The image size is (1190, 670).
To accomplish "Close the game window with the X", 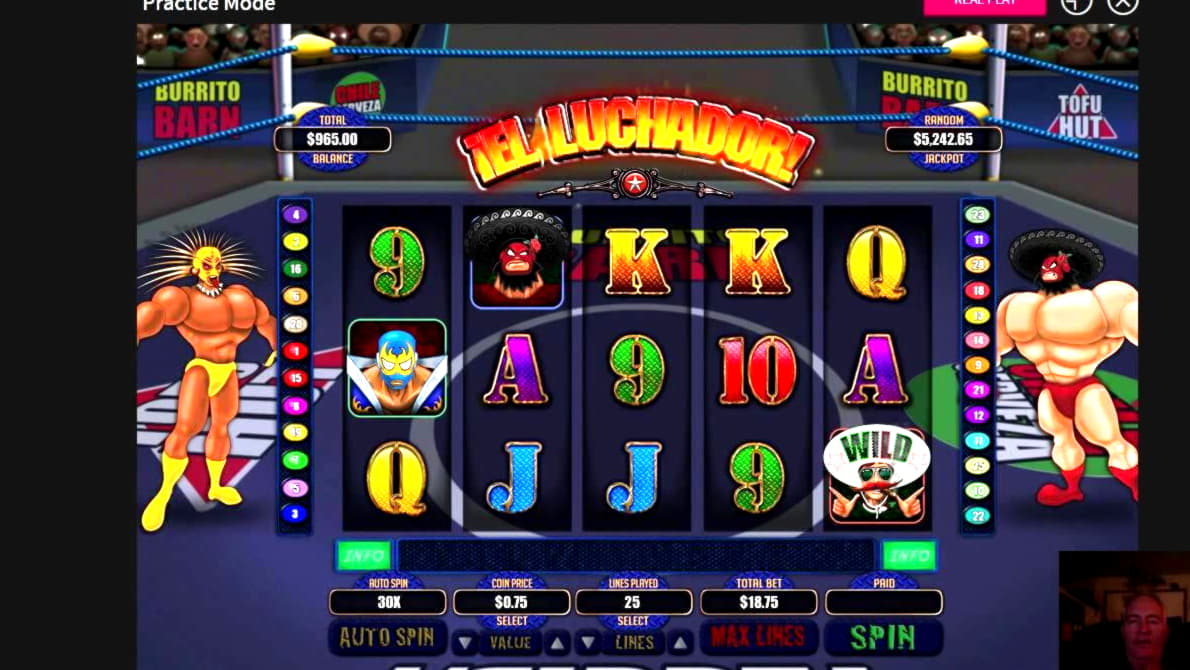I will point(1123,5).
